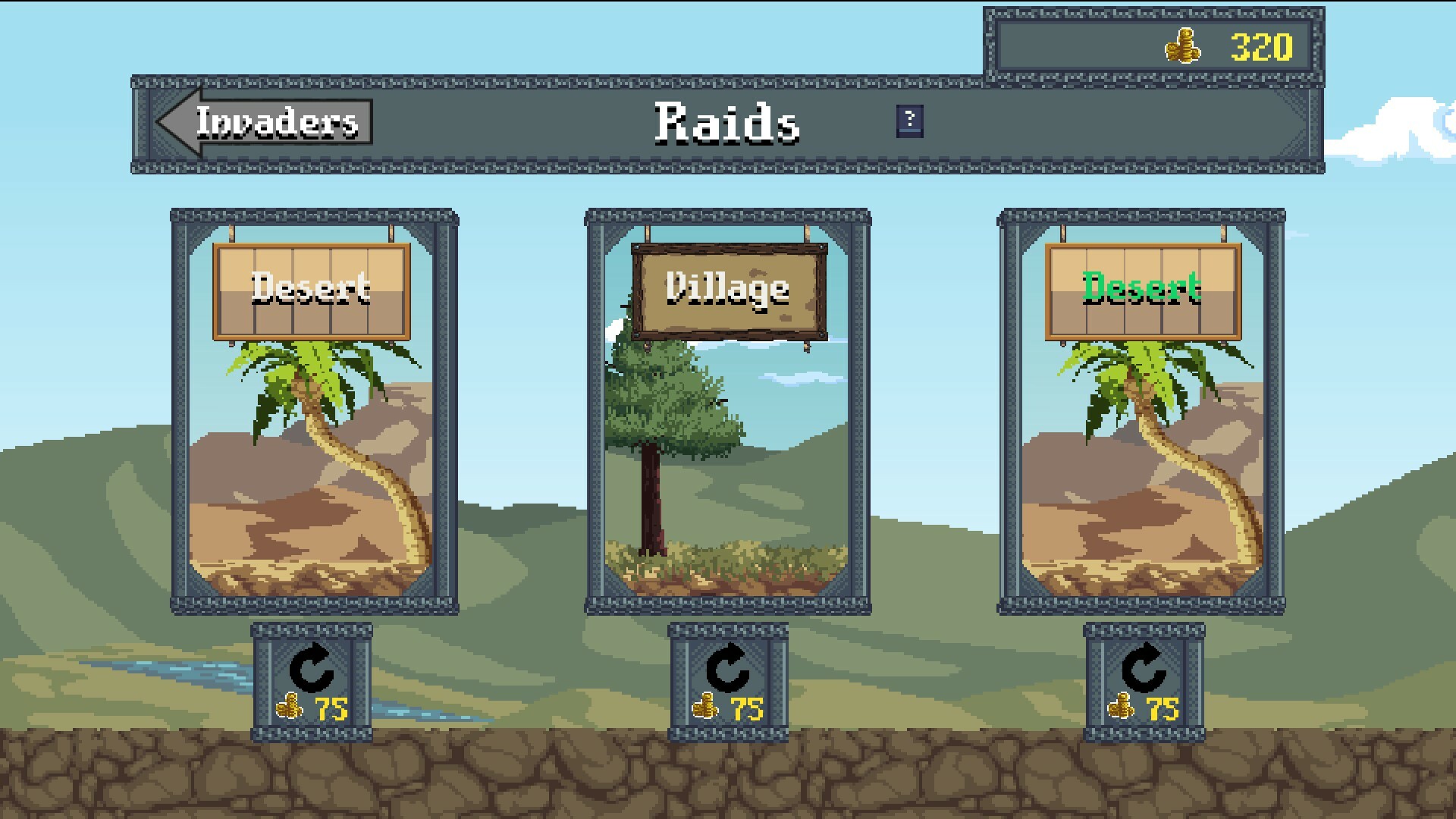Click the Desert sign above the left card
1456x819 pixels.
pyautogui.click(x=312, y=290)
